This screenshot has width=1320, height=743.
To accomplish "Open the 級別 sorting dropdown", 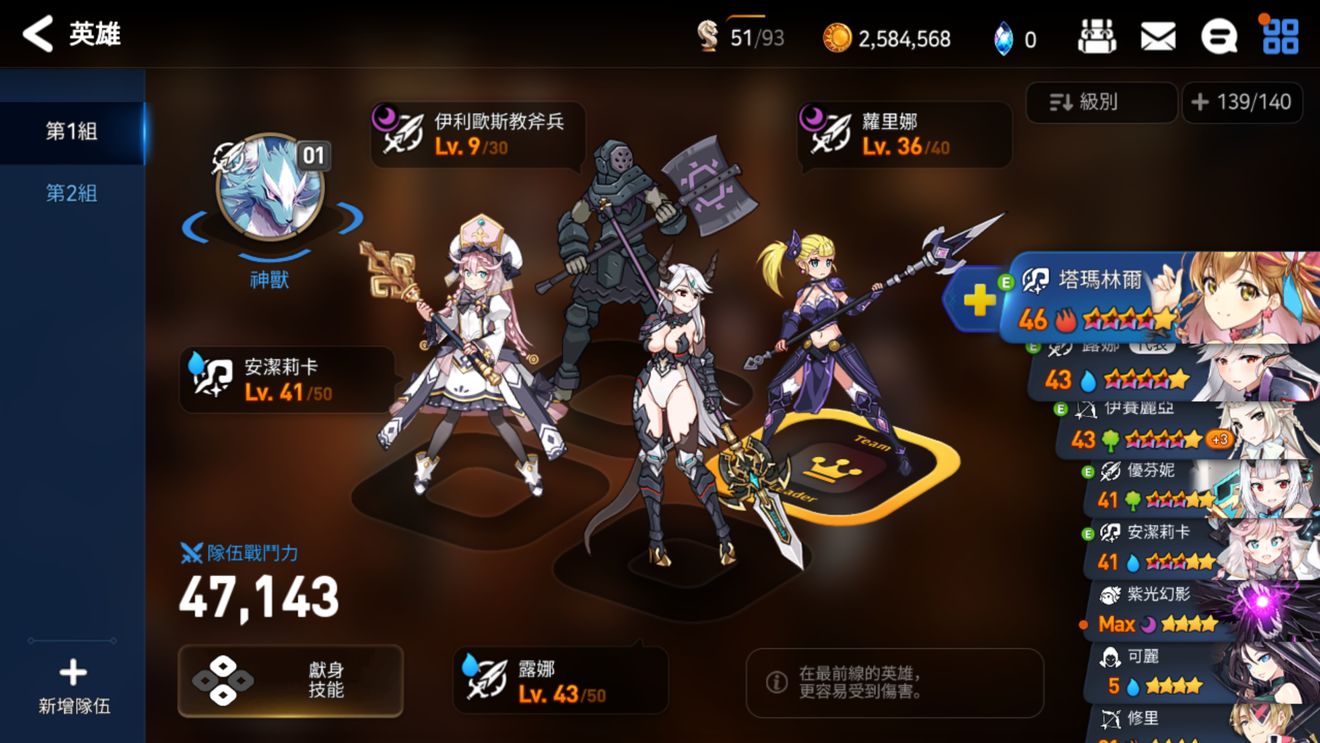I will [x=1100, y=102].
